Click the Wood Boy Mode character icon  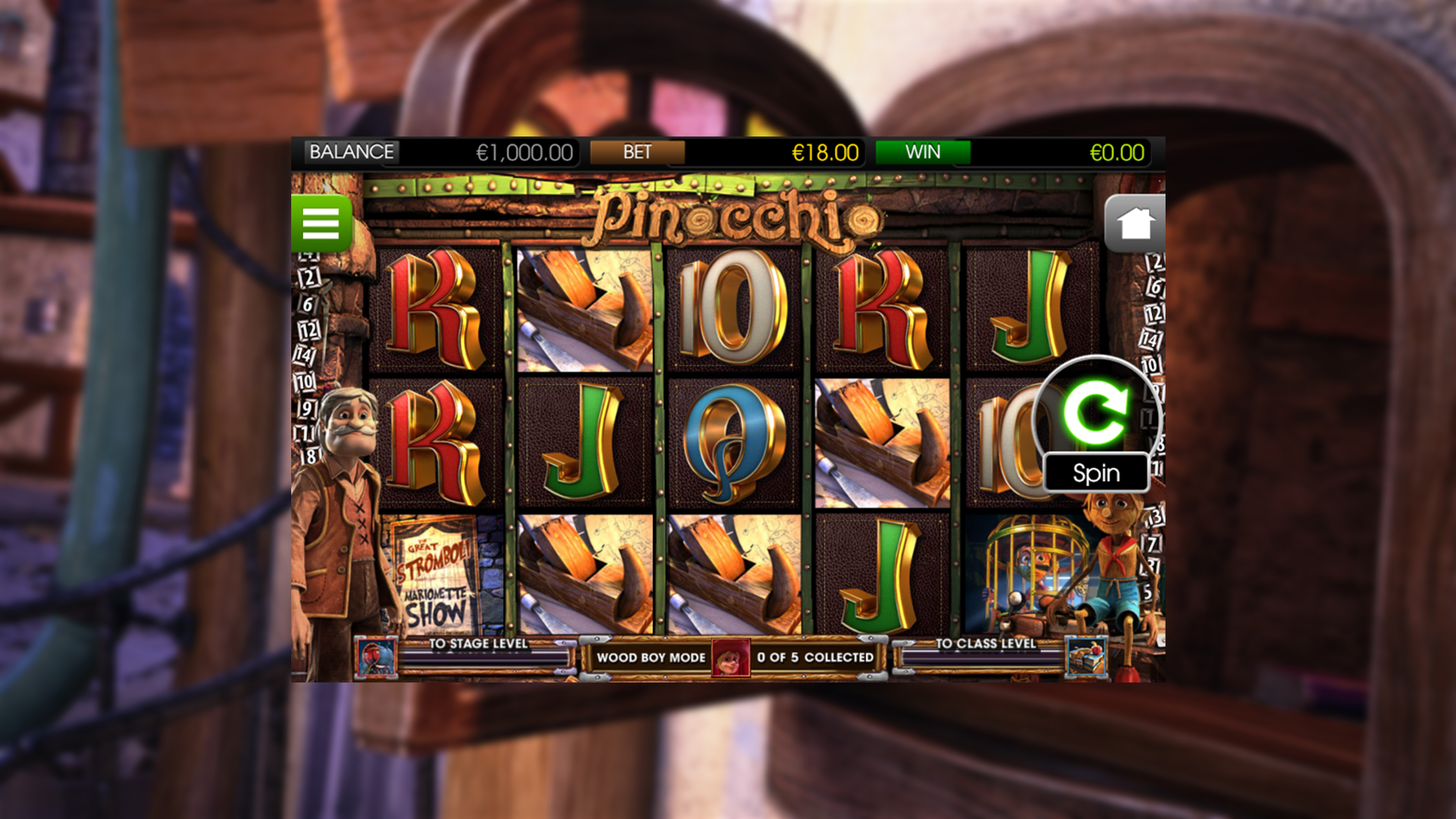730,657
